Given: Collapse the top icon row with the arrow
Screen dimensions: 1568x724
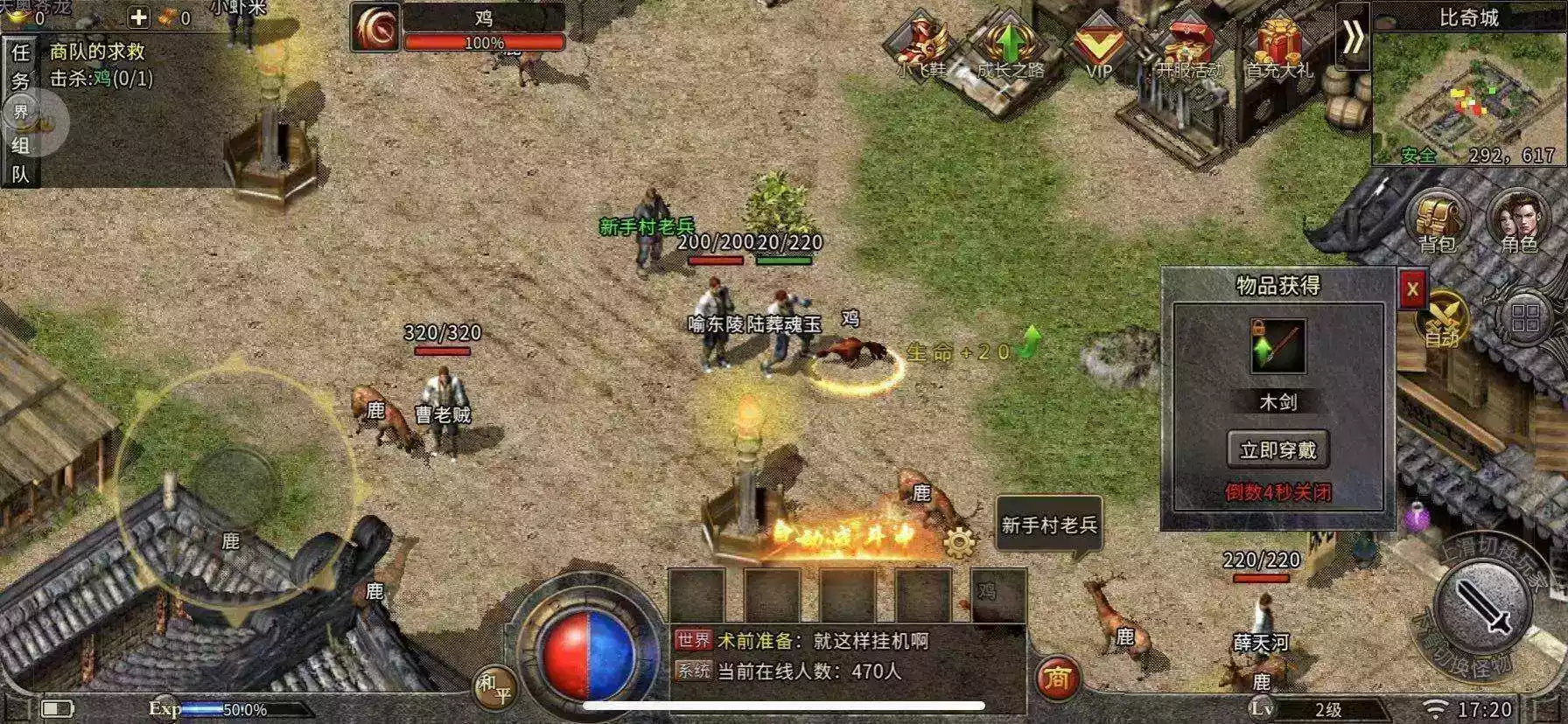Looking at the screenshot, I should pos(1353,37).
